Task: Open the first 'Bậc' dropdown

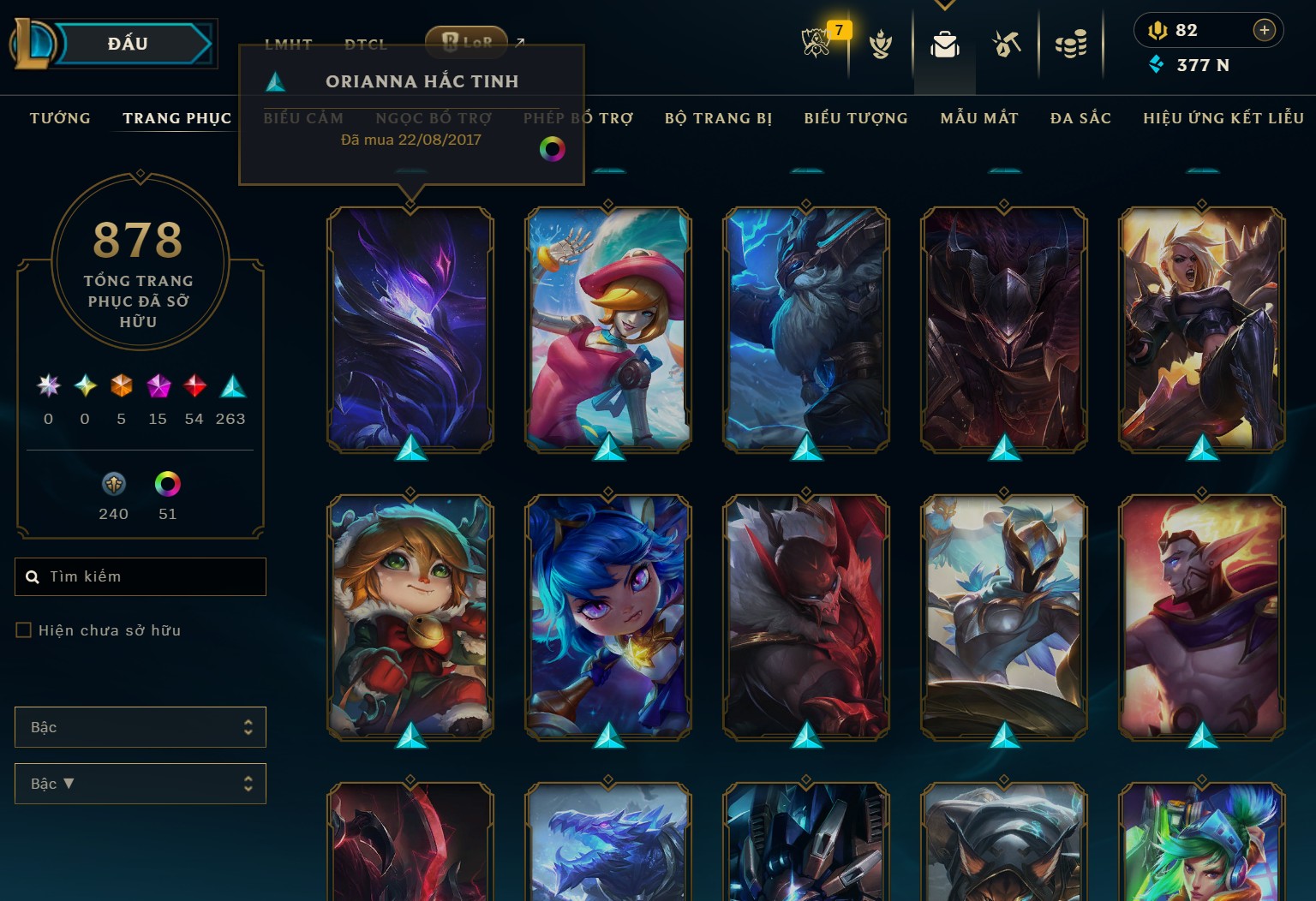Action: 140,726
